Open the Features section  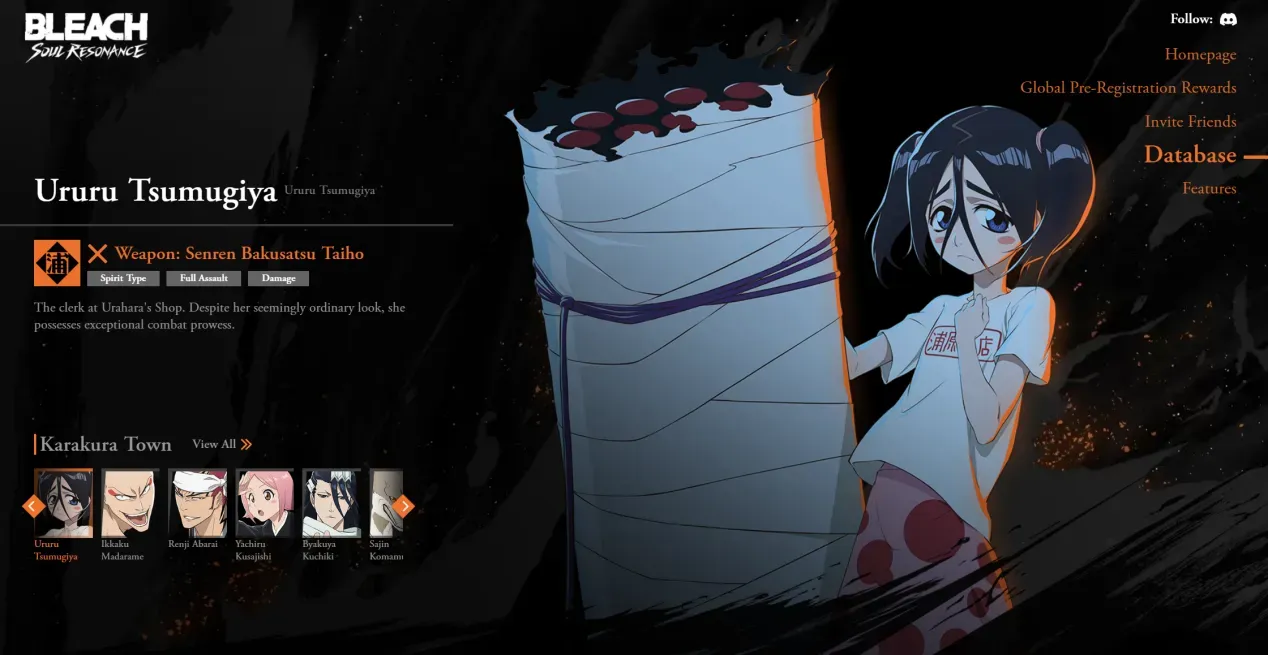pyautogui.click(x=1209, y=189)
